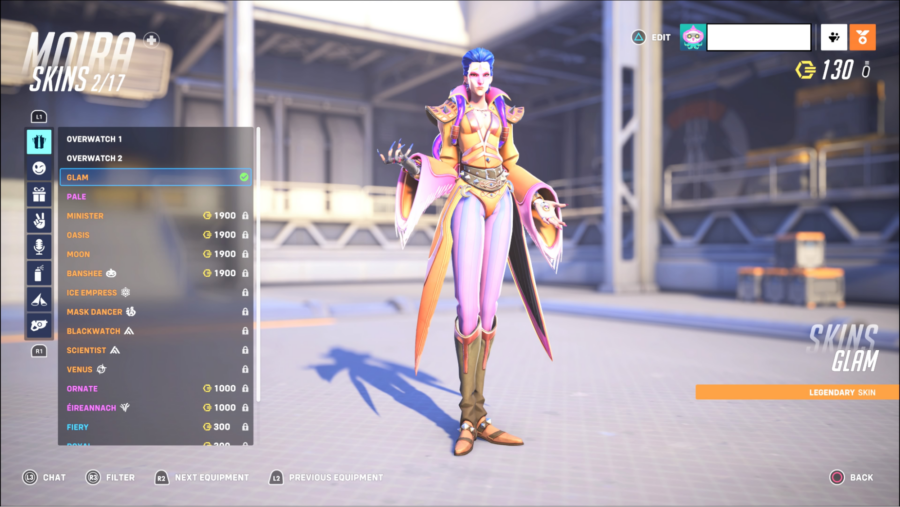Image resolution: width=900 pixels, height=507 pixels.
Task: Switch to the voice lines microphone tab
Action: (x=39, y=246)
